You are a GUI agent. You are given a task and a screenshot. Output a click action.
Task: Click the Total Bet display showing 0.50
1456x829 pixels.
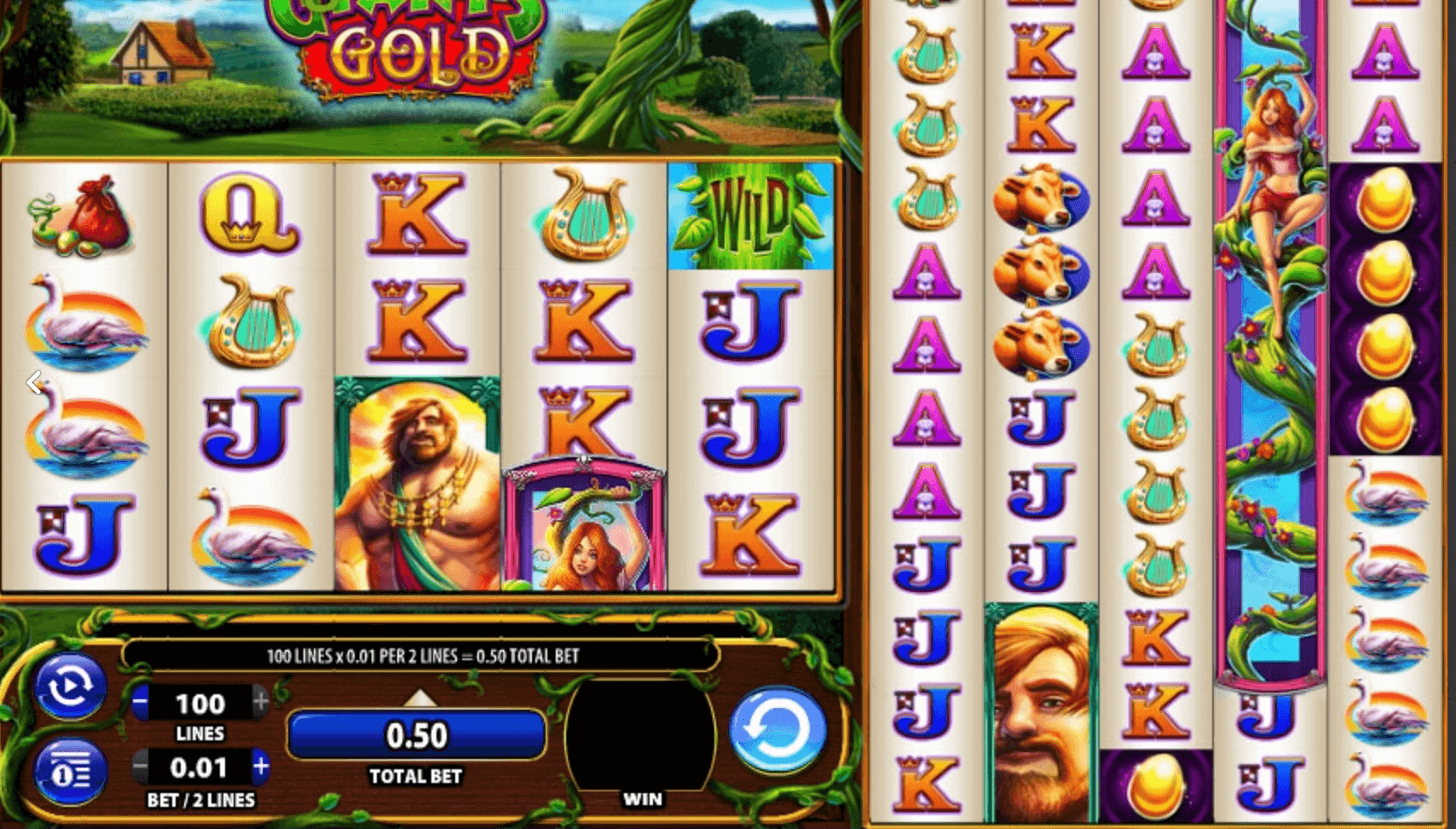417,735
